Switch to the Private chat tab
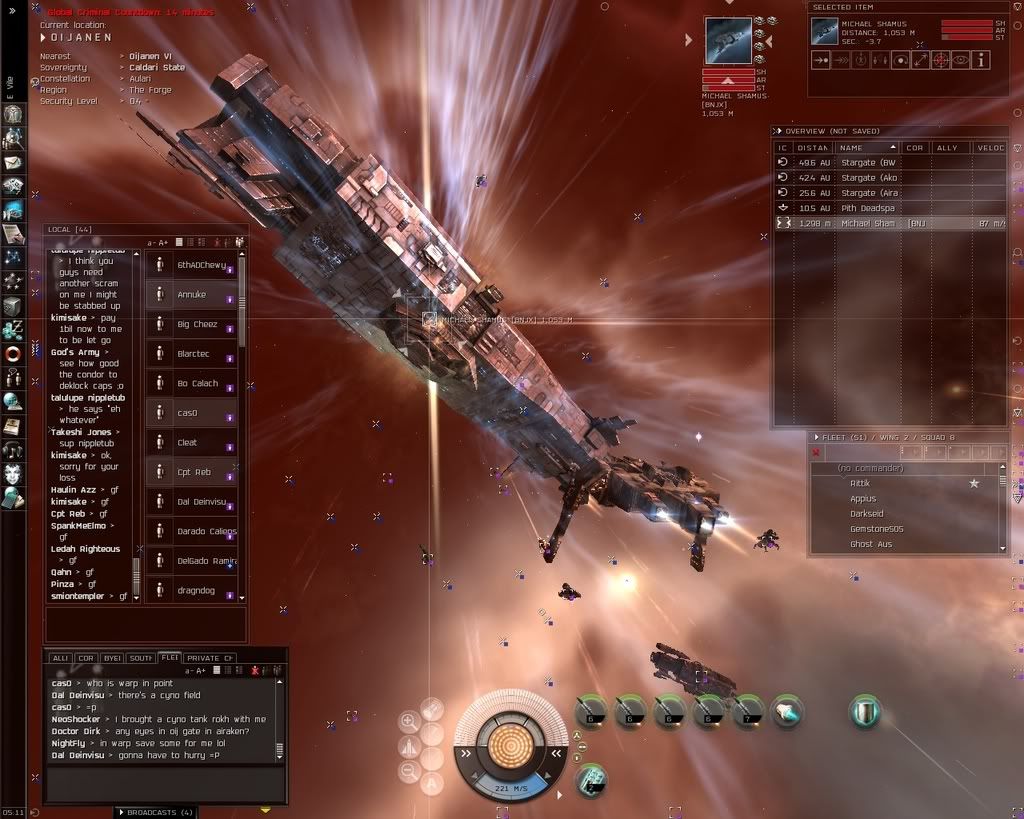Screen dimensions: 1024x819 209,658
